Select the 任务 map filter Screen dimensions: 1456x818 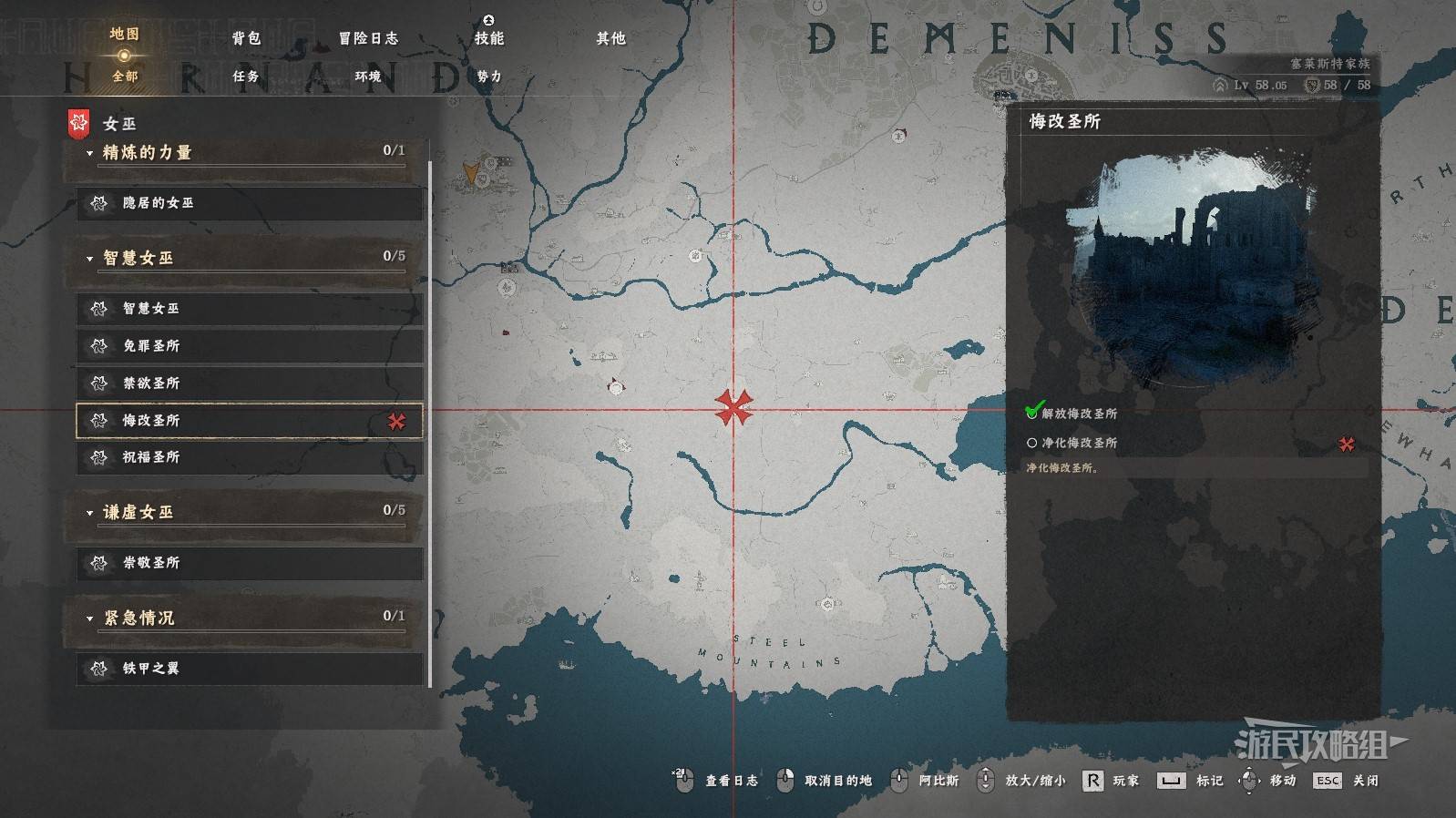tap(246, 77)
